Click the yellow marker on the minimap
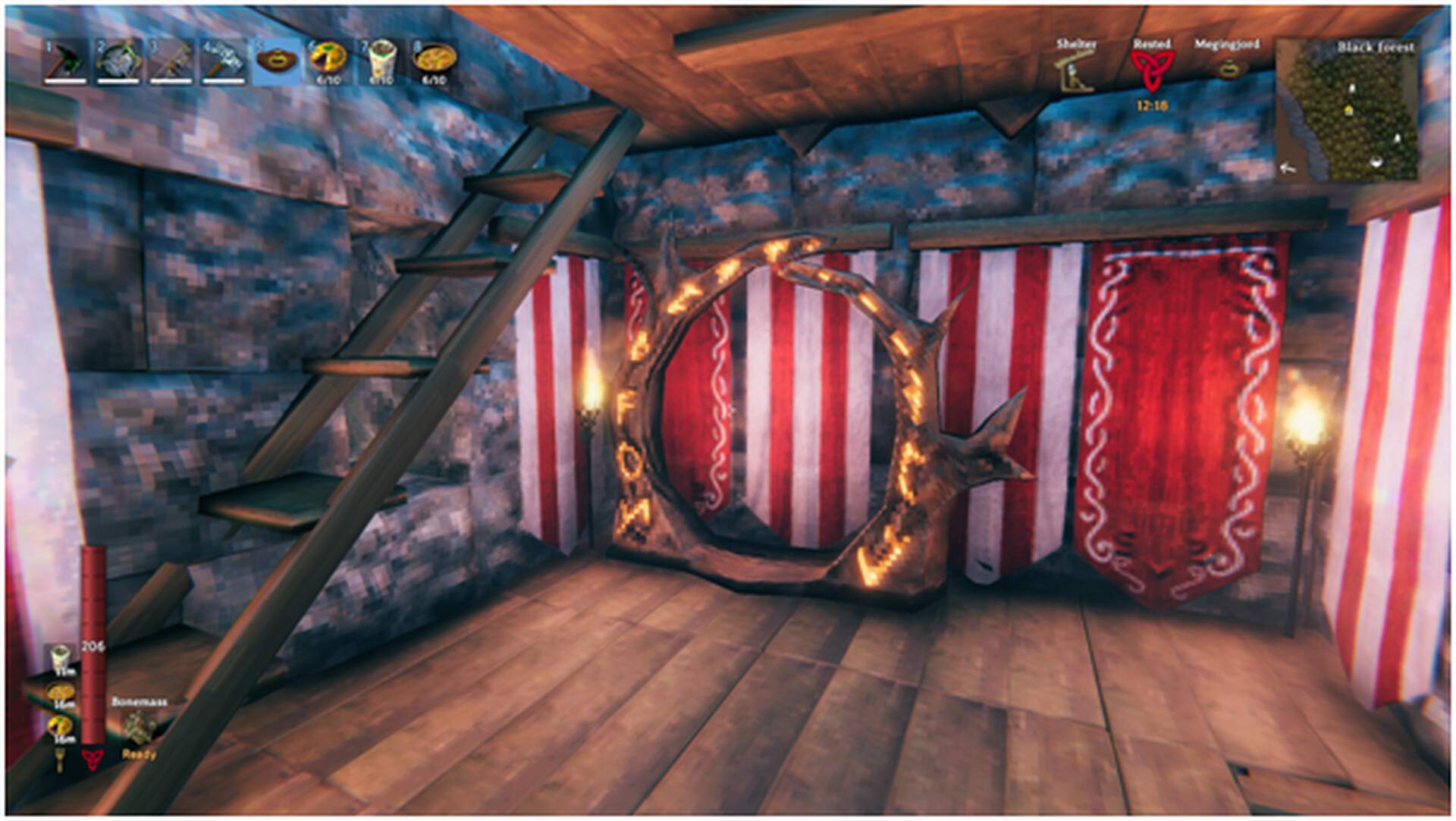The width and height of the screenshot is (1456, 821). [x=1349, y=111]
